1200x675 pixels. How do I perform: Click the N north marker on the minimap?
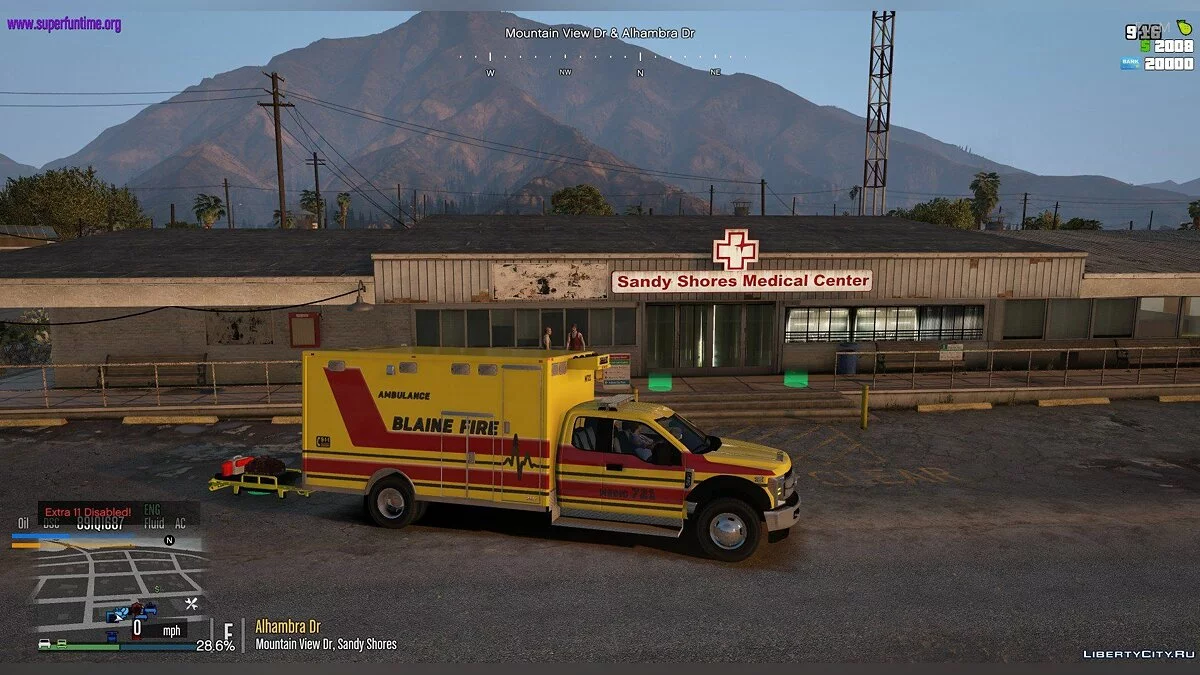click(169, 540)
